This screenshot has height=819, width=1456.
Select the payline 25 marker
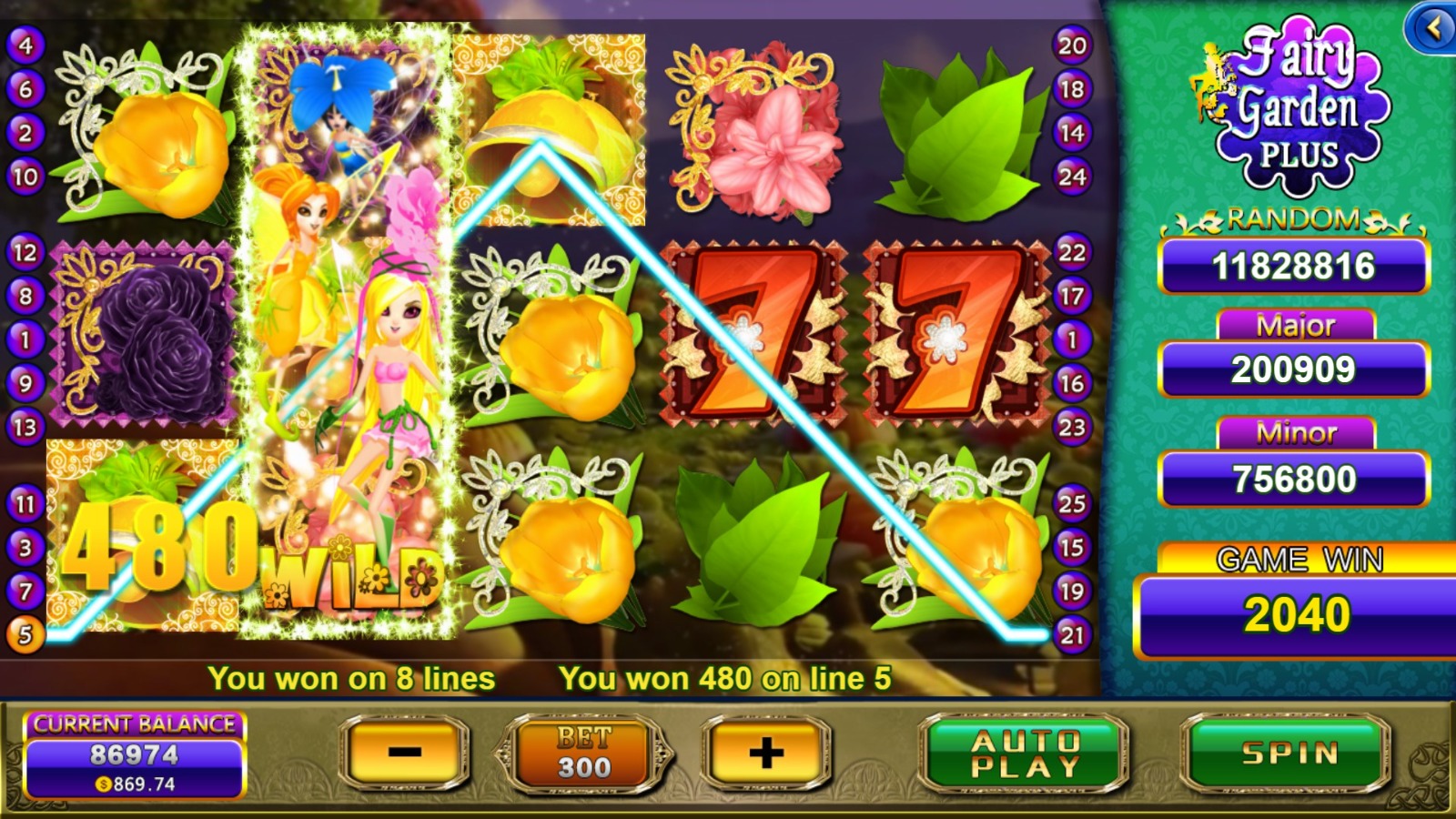(x=1072, y=503)
